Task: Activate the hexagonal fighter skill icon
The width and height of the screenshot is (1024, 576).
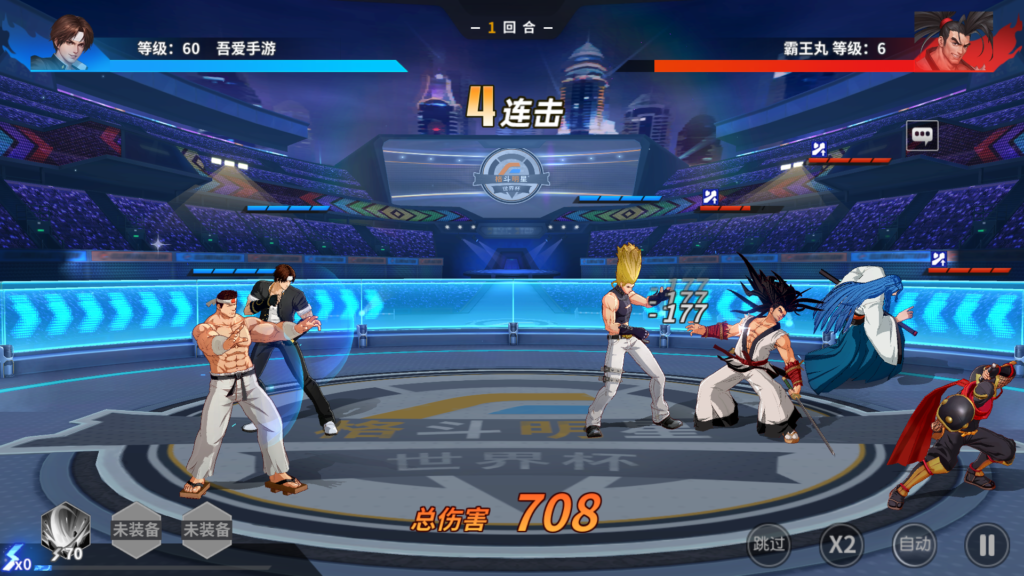Action: 65,528
